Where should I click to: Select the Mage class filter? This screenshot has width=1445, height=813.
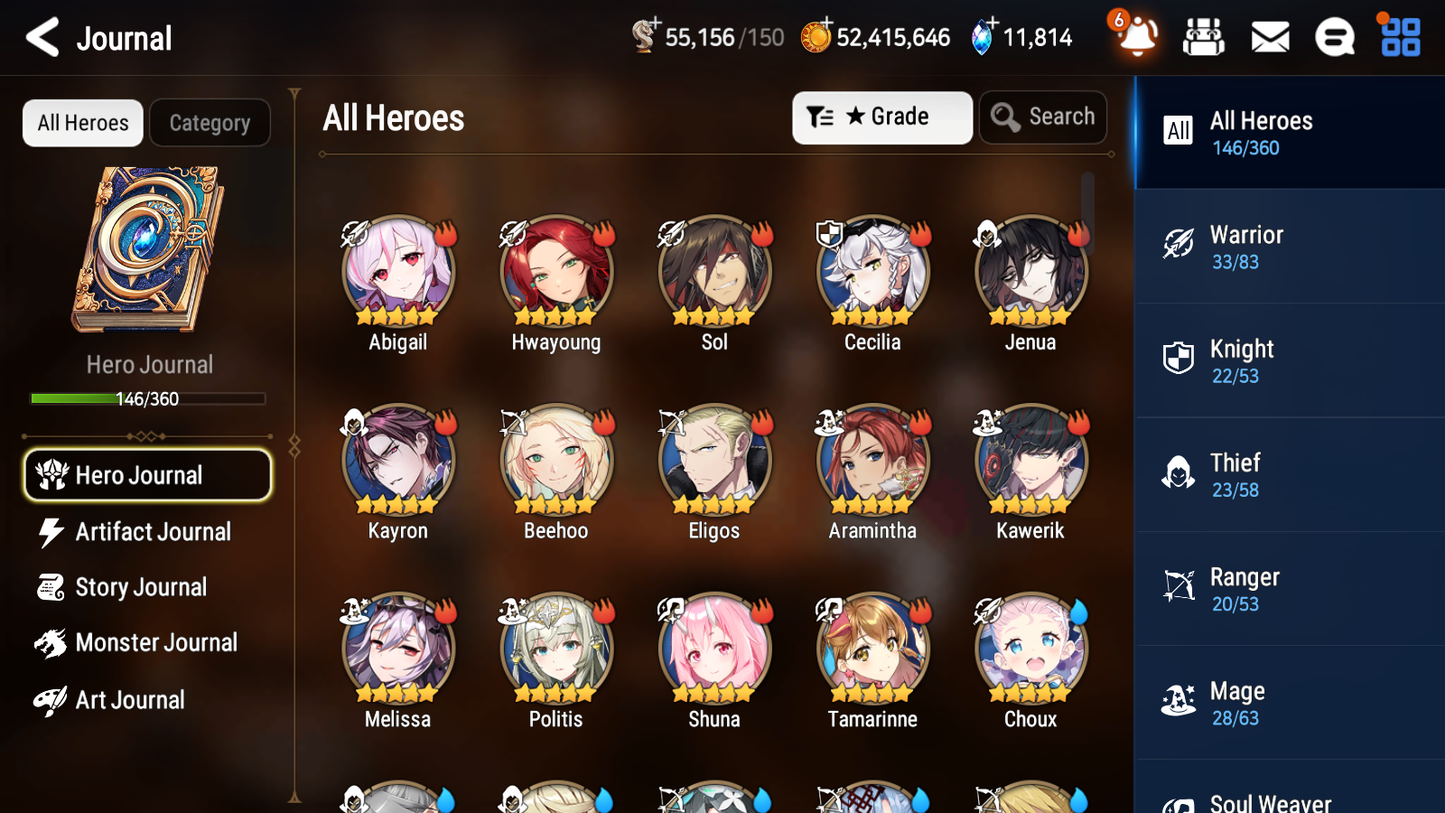(x=1289, y=702)
